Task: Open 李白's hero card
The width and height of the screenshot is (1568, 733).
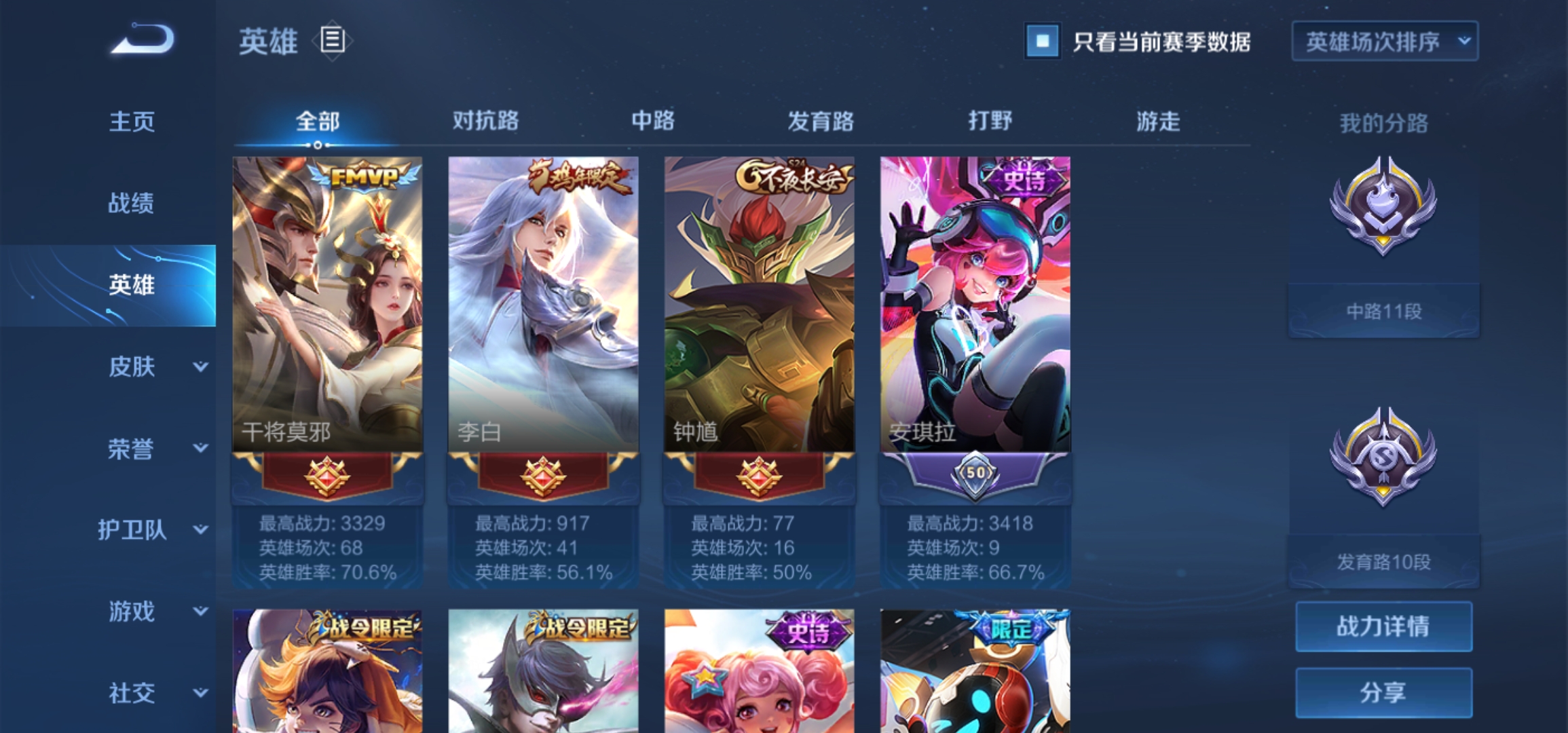Action: (542, 299)
